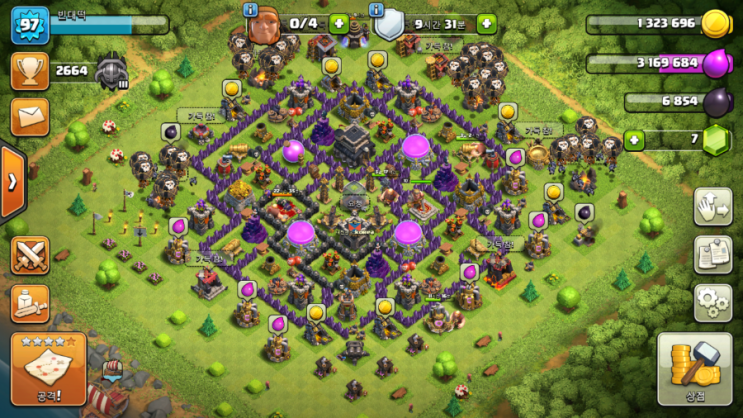Click the green plus next to shield timer
743x418 pixels.
coord(486,23)
